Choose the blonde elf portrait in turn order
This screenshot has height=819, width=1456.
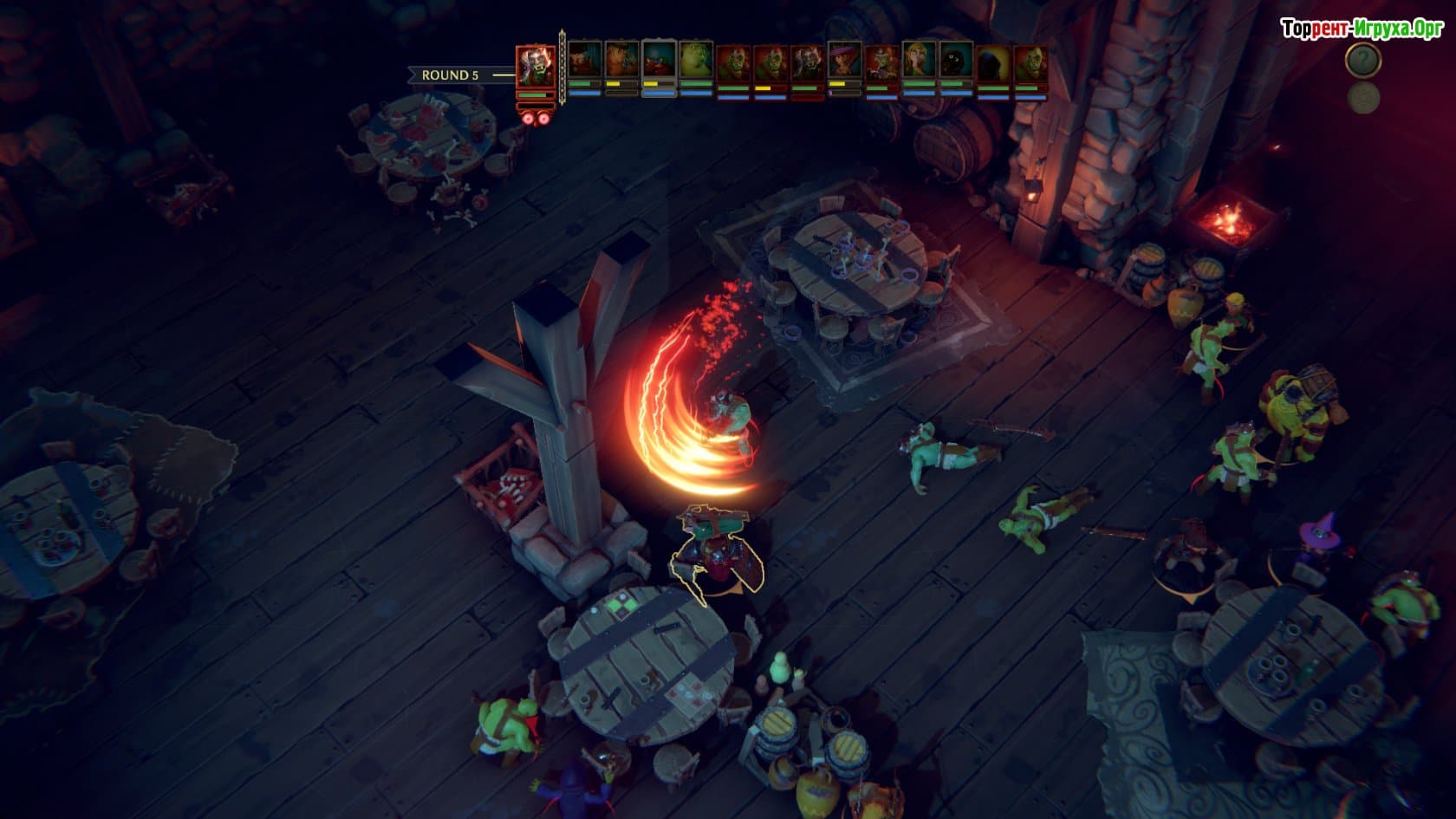tap(919, 61)
